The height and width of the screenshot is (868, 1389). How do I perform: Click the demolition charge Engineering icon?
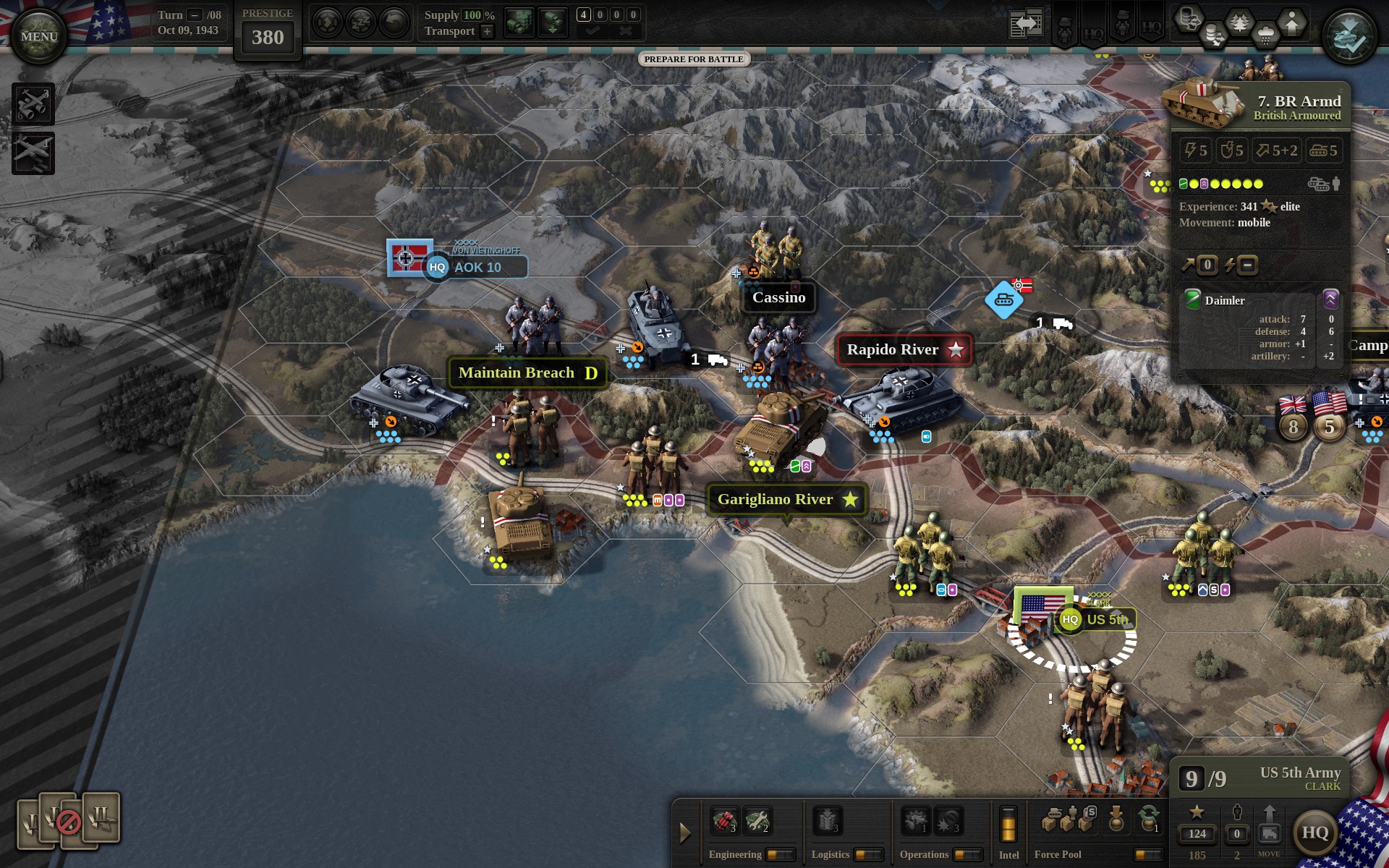pos(726,821)
